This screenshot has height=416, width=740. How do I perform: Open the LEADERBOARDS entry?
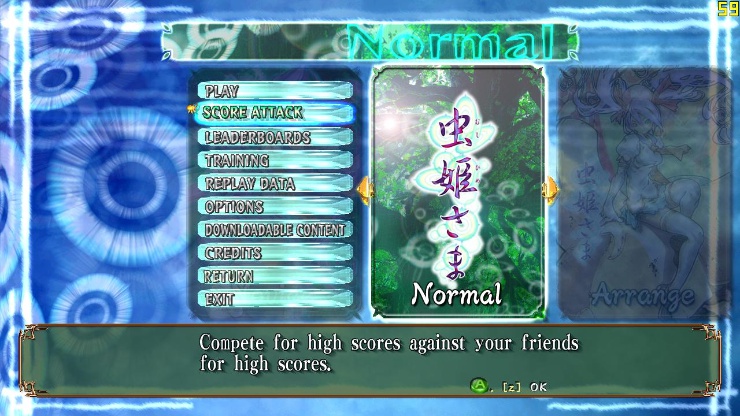pyautogui.click(x=274, y=138)
